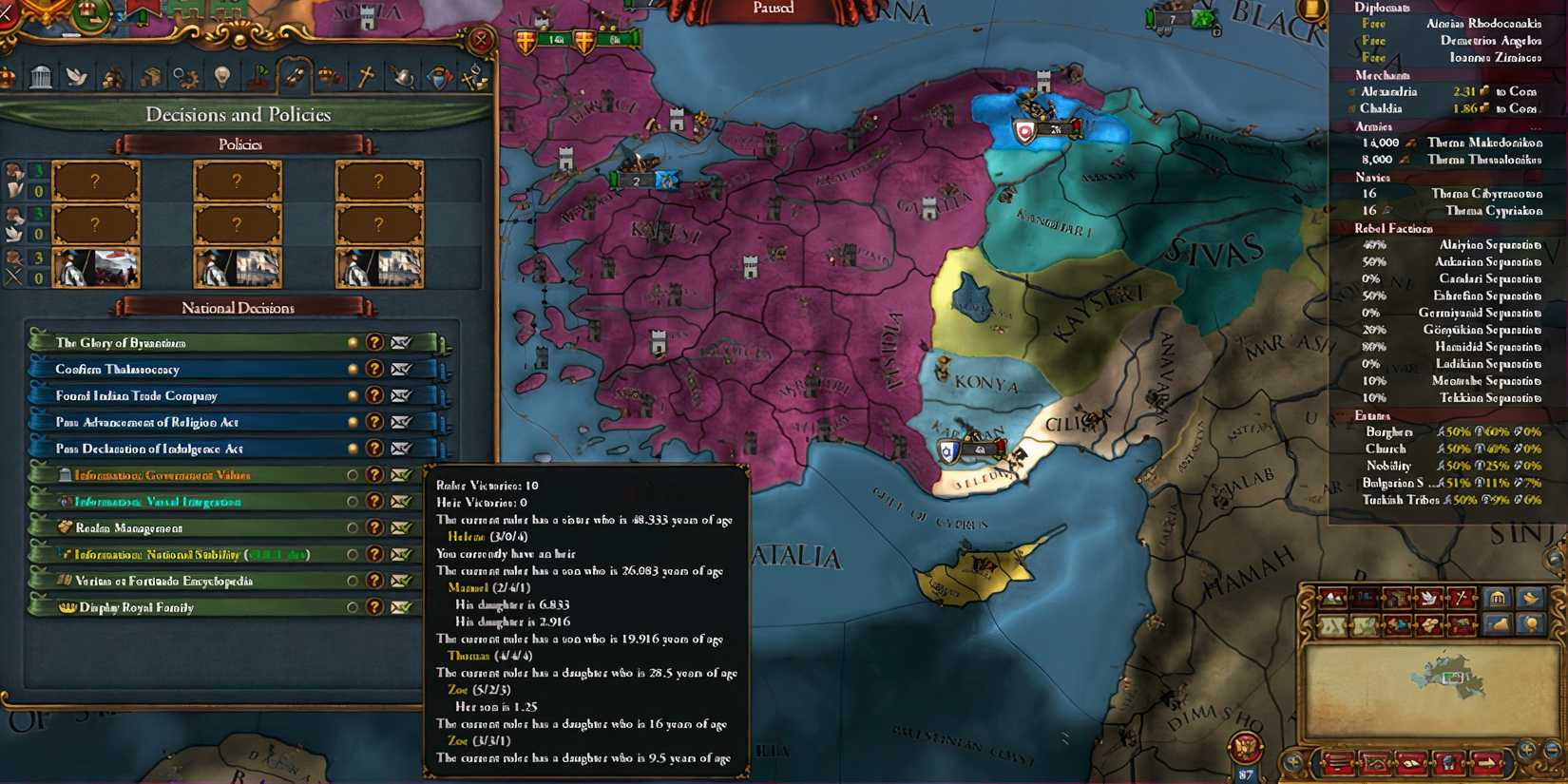The height and width of the screenshot is (784, 1568).
Task: Toggle the alert lamp beside Confirm Thalassocracy
Action: point(353,369)
